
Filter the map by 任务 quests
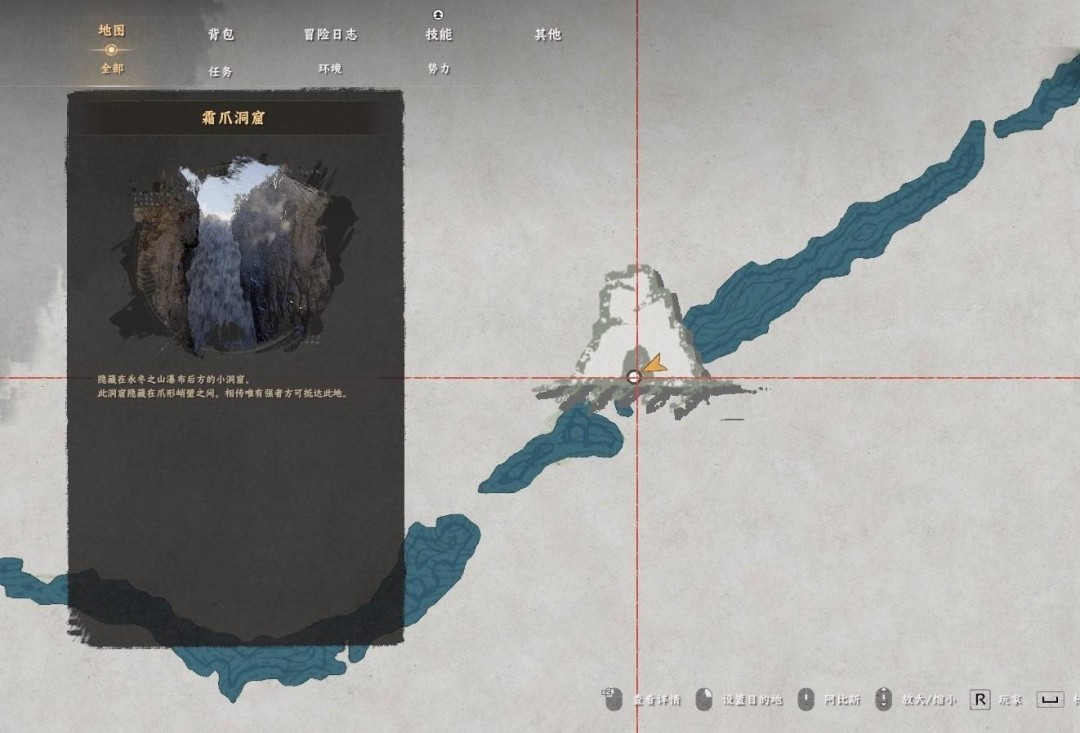tap(221, 72)
